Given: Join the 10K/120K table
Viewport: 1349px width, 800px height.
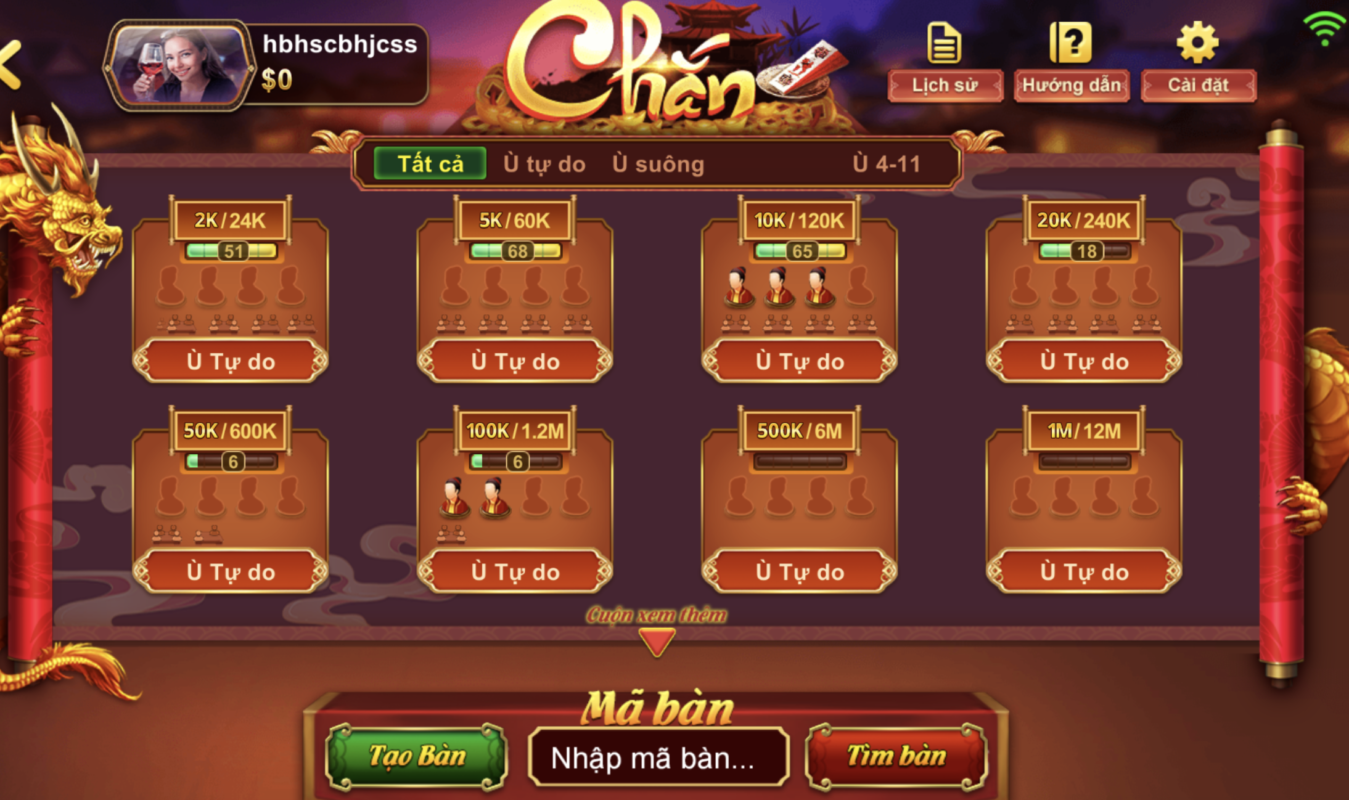Looking at the screenshot, I should pyautogui.click(x=799, y=361).
